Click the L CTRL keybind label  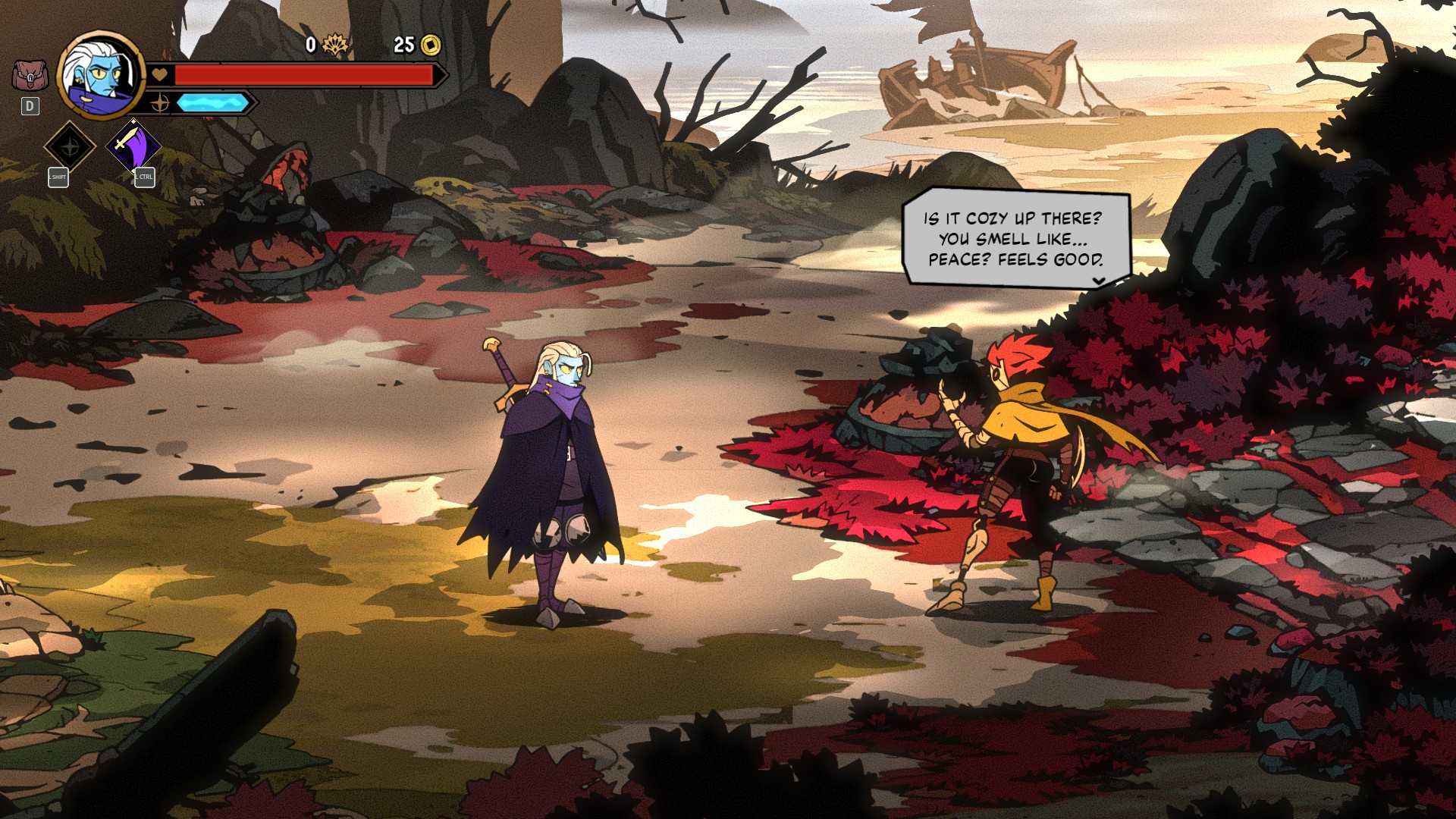point(143,177)
